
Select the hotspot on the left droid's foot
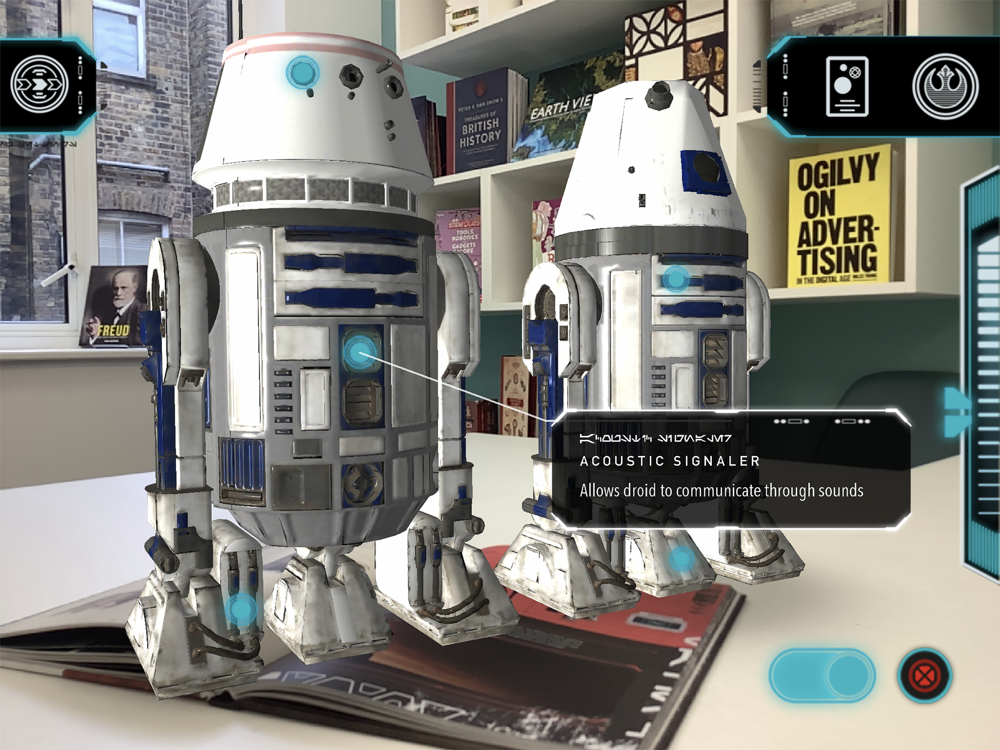241,608
